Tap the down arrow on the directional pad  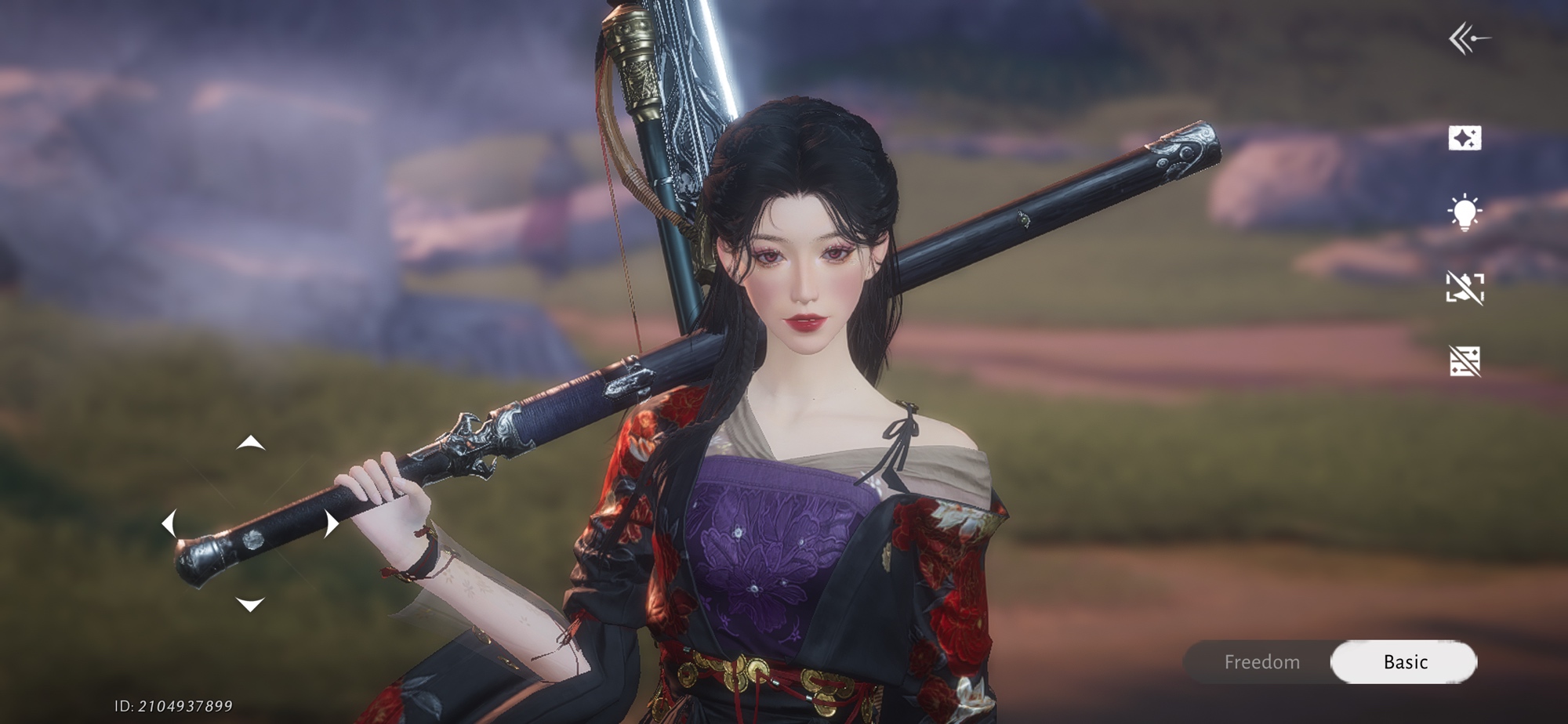(x=250, y=604)
